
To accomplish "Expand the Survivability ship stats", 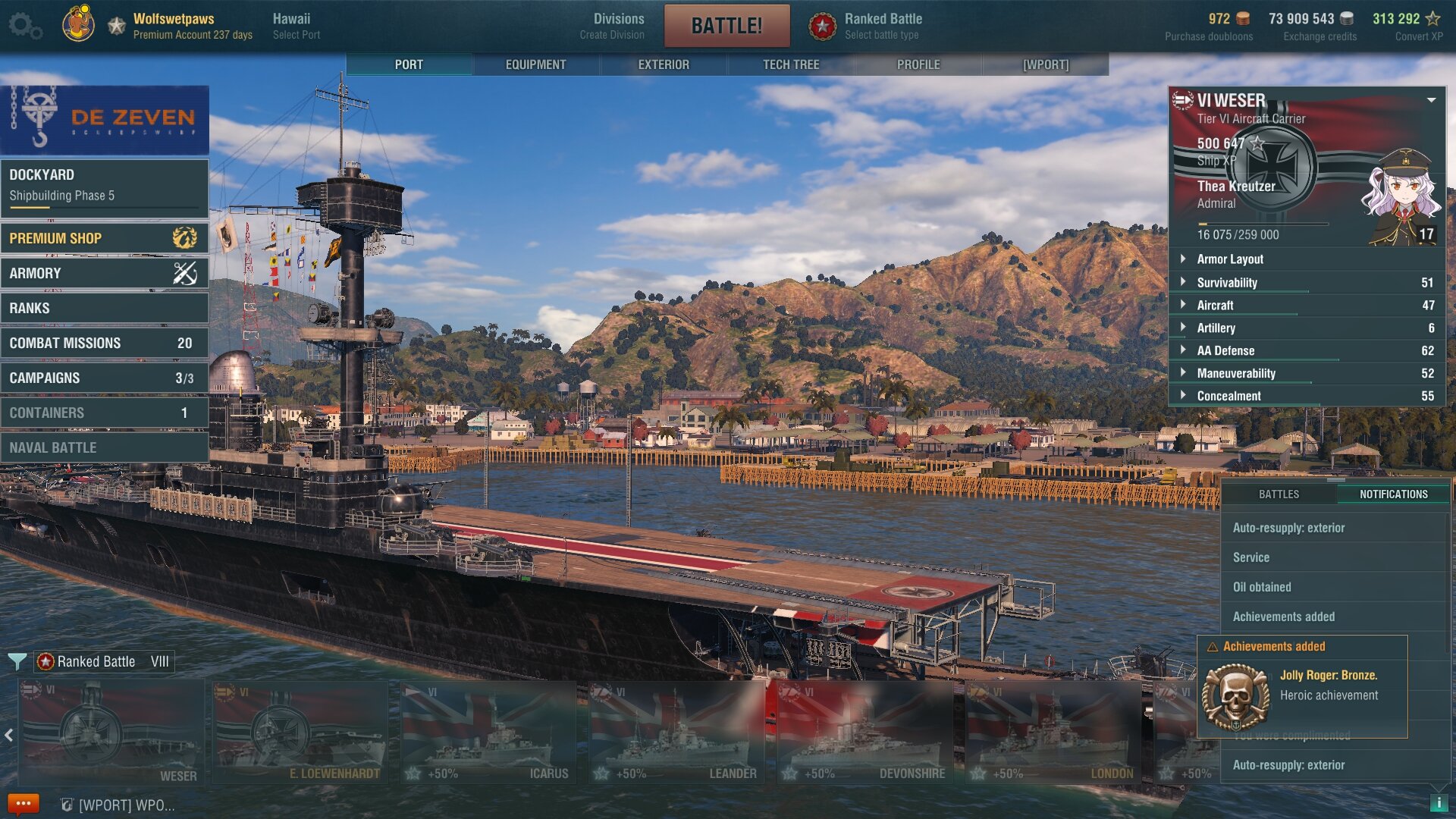I will [x=1227, y=283].
